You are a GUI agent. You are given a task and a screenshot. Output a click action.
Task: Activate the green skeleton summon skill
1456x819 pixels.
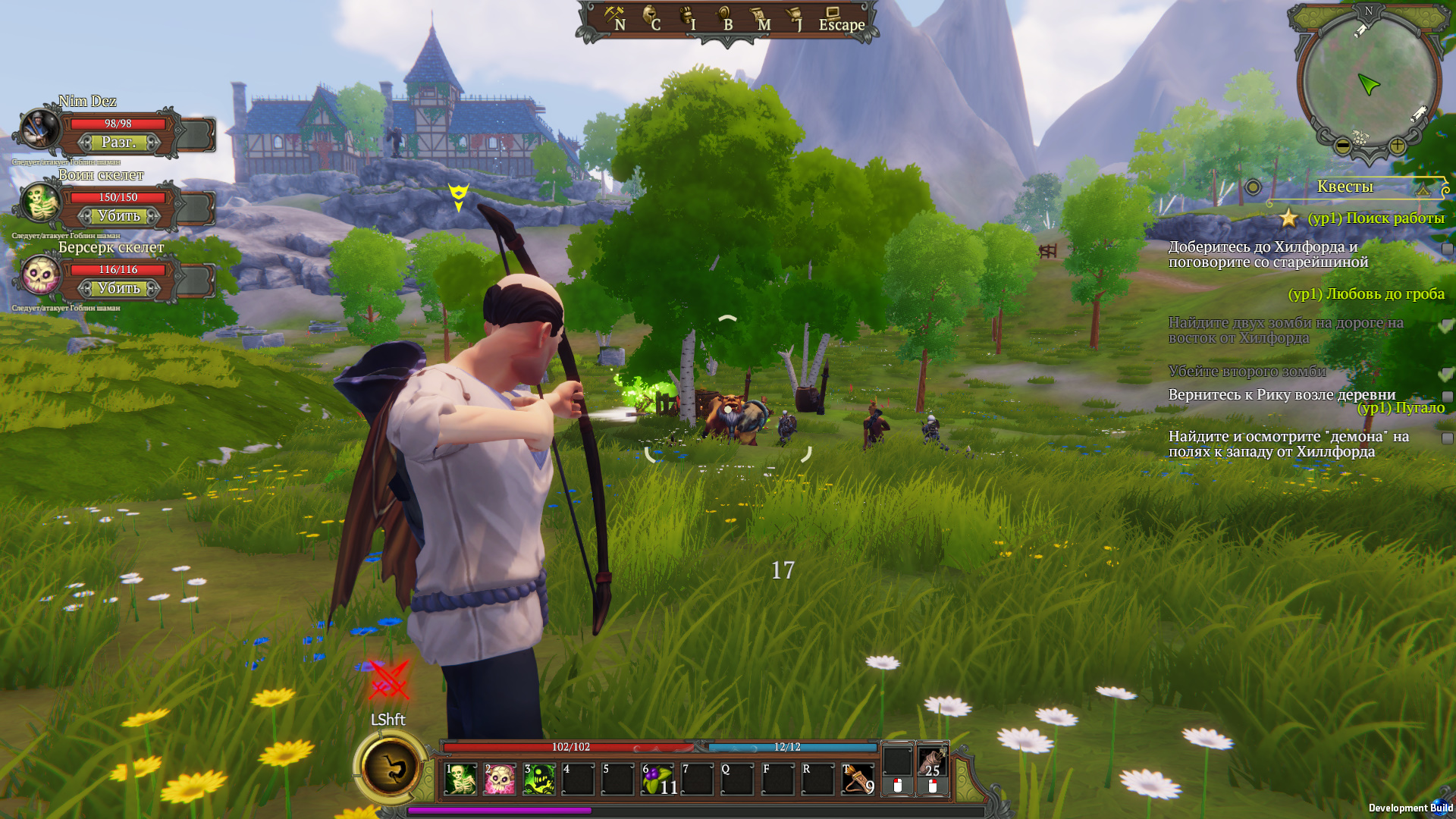tap(460, 780)
